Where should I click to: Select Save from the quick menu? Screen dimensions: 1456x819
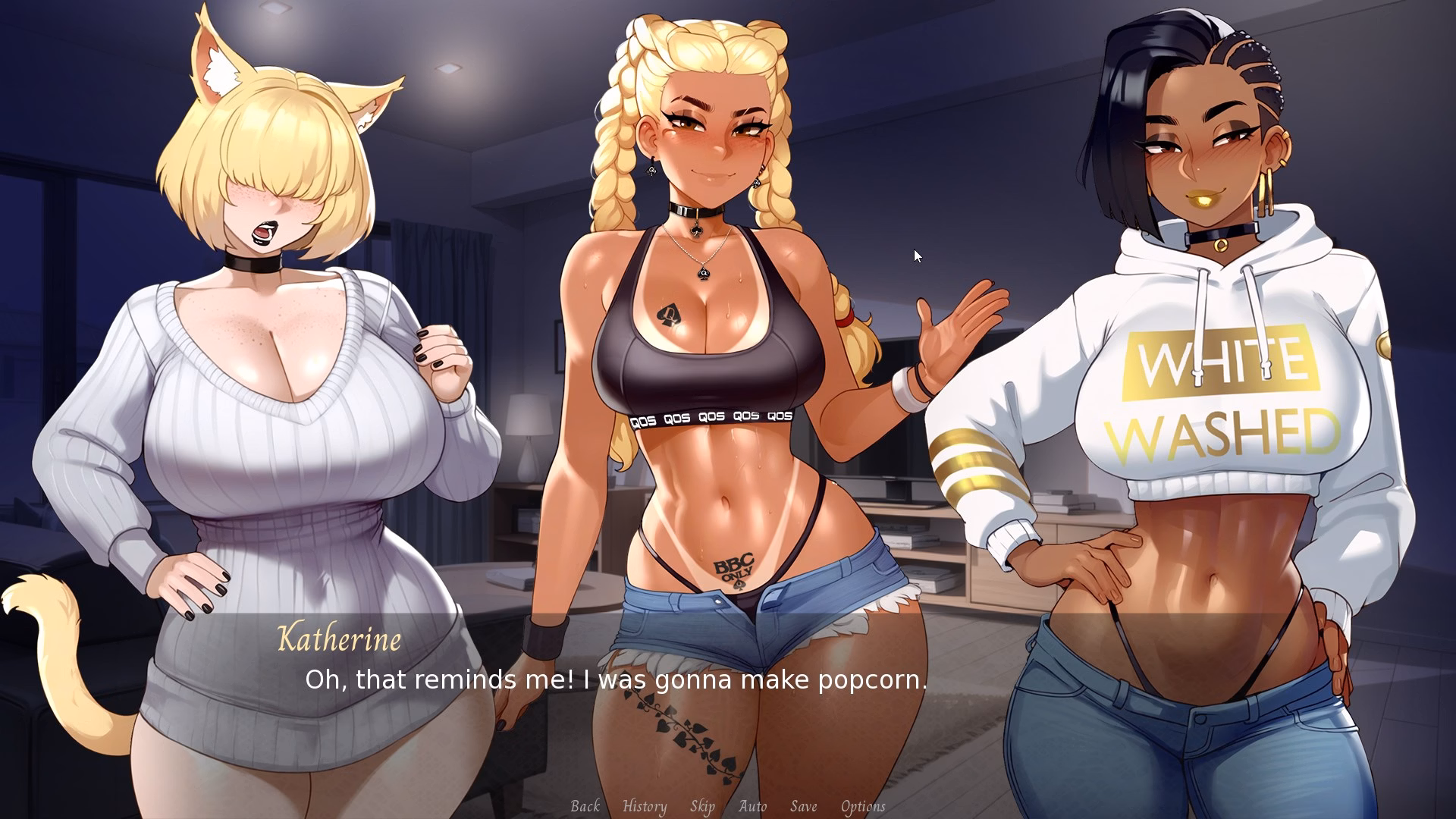(804, 806)
